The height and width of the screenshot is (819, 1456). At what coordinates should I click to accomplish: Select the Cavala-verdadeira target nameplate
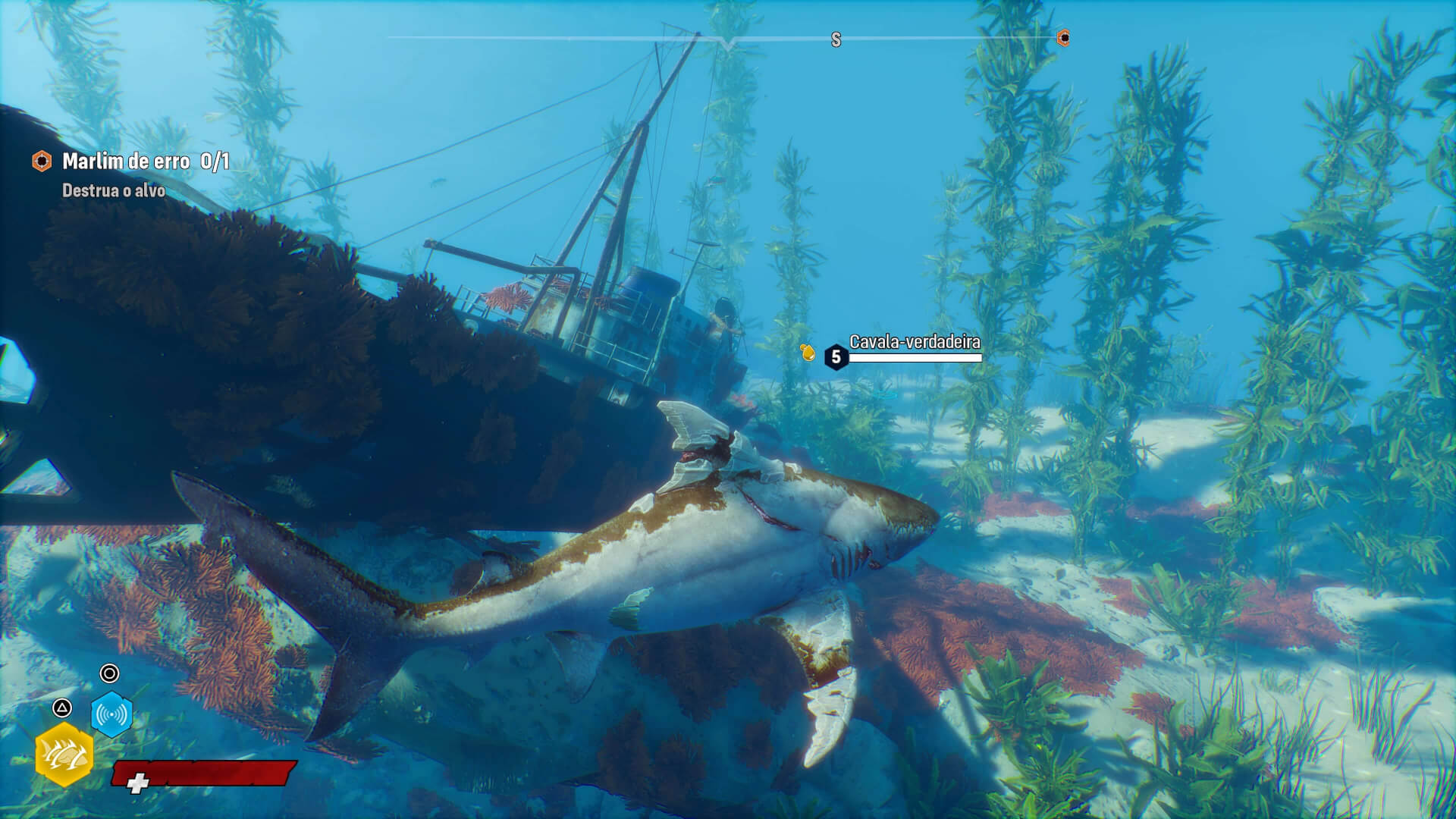(x=914, y=343)
